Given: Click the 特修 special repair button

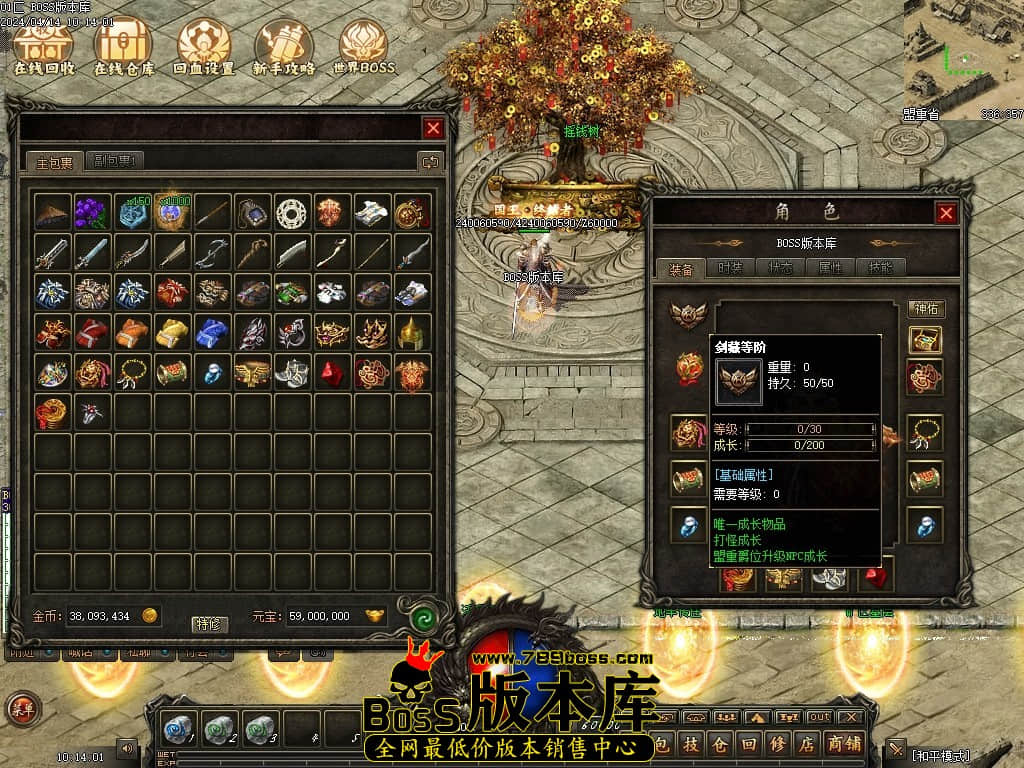Looking at the screenshot, I should 209,624.
